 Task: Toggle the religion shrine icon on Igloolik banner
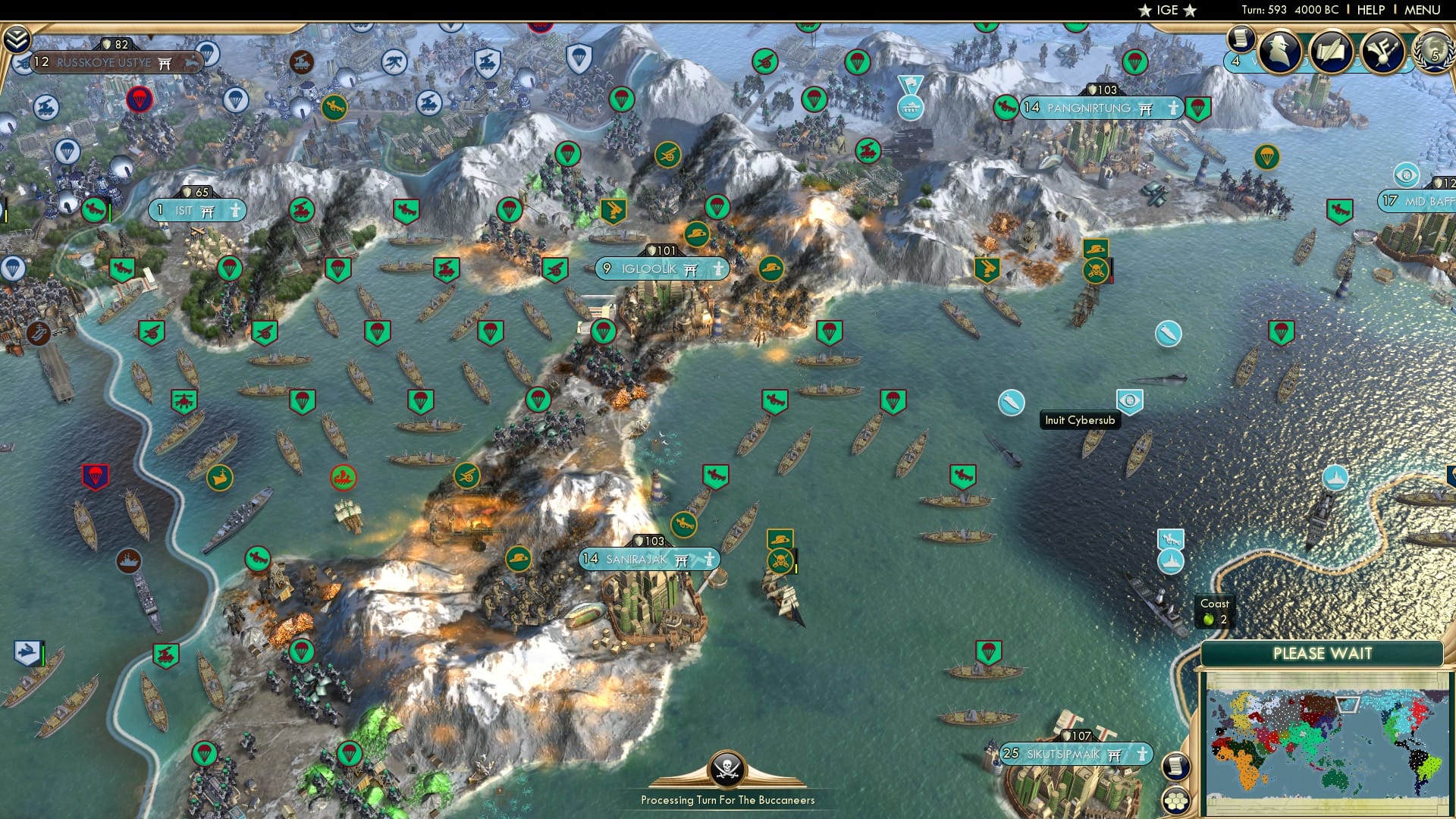[x=689, y=268]
